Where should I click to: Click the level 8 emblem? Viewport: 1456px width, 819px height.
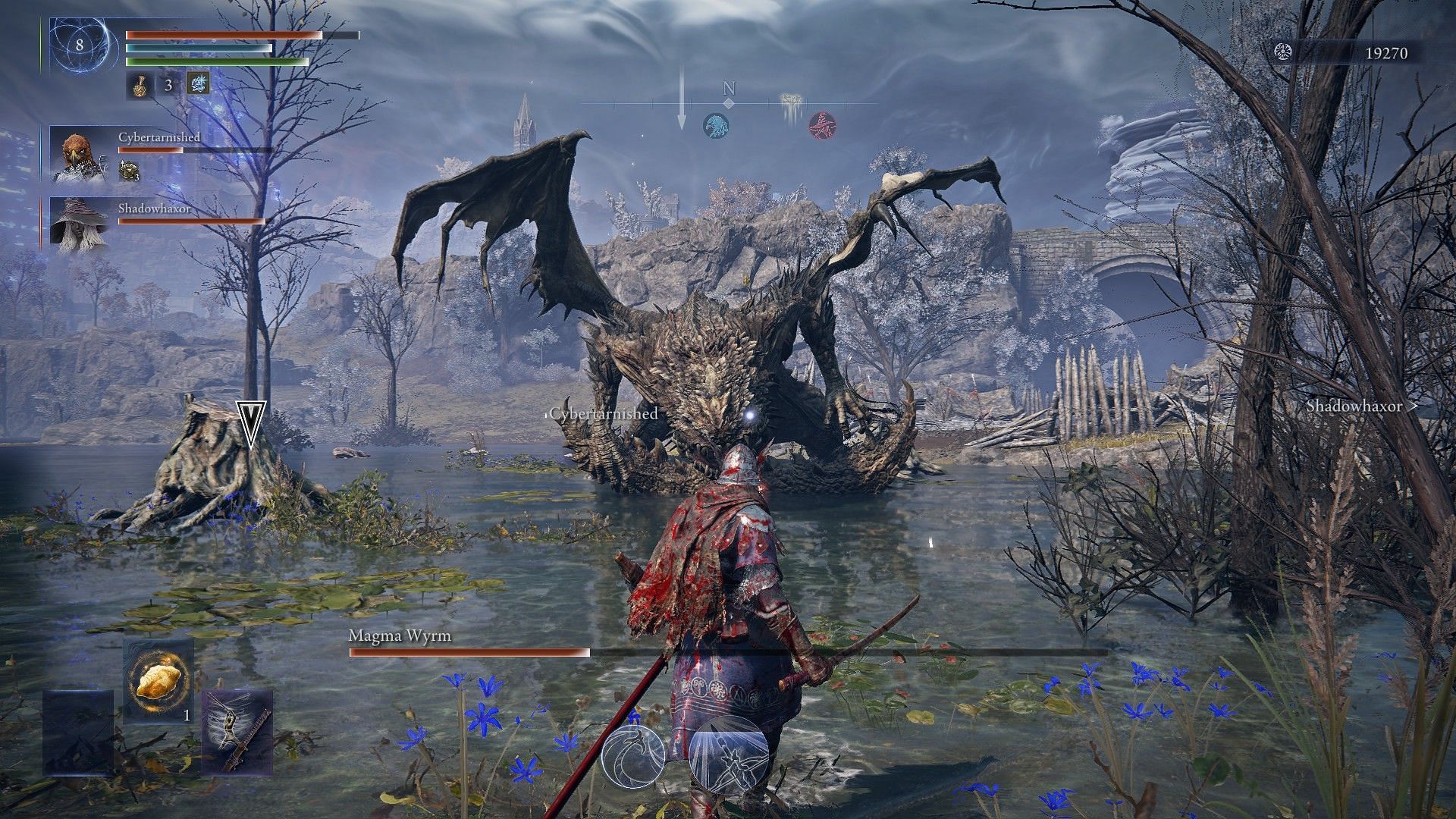tap(79, 45)
